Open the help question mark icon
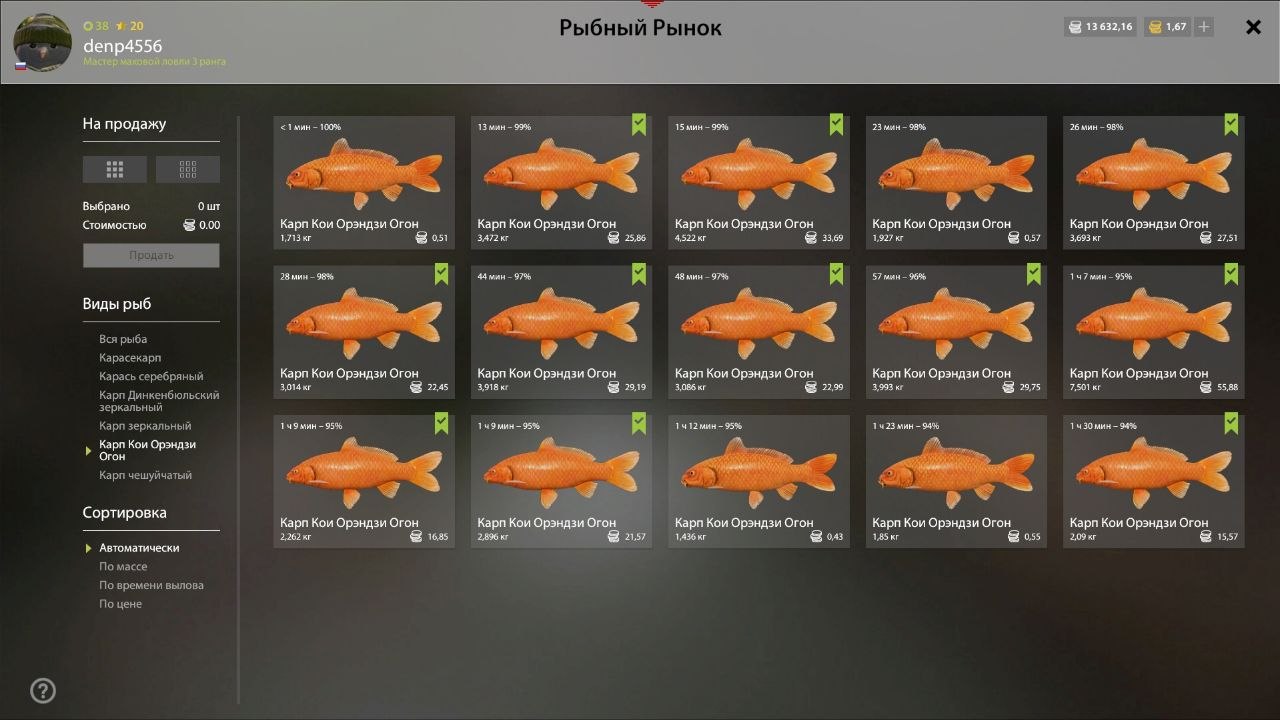The height and width of the screenshot is (720, 1280). [x=43, y=690]
